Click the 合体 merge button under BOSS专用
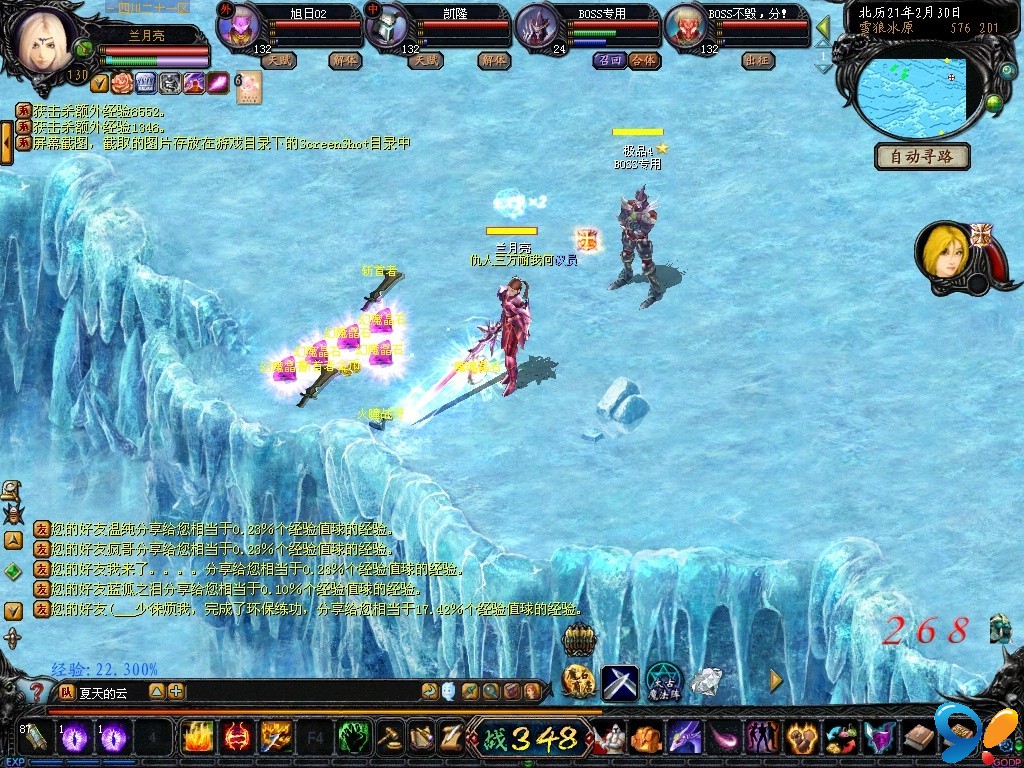This screenshot has height=768, width=1024. [645, 60]
